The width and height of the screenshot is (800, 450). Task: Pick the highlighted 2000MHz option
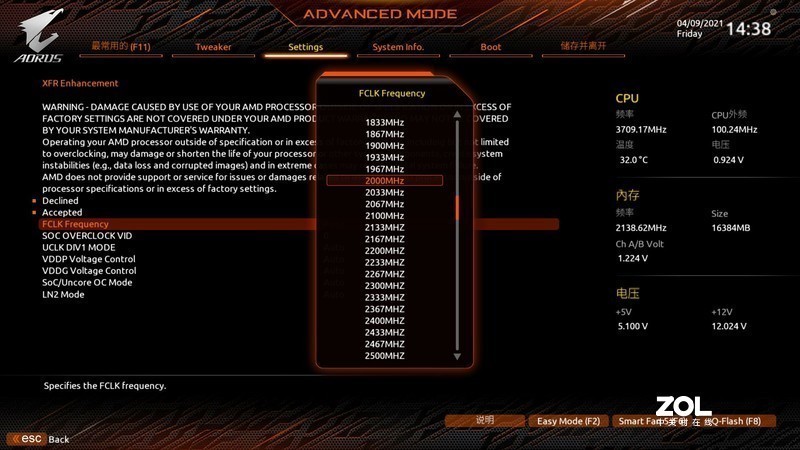coord(384,180)
